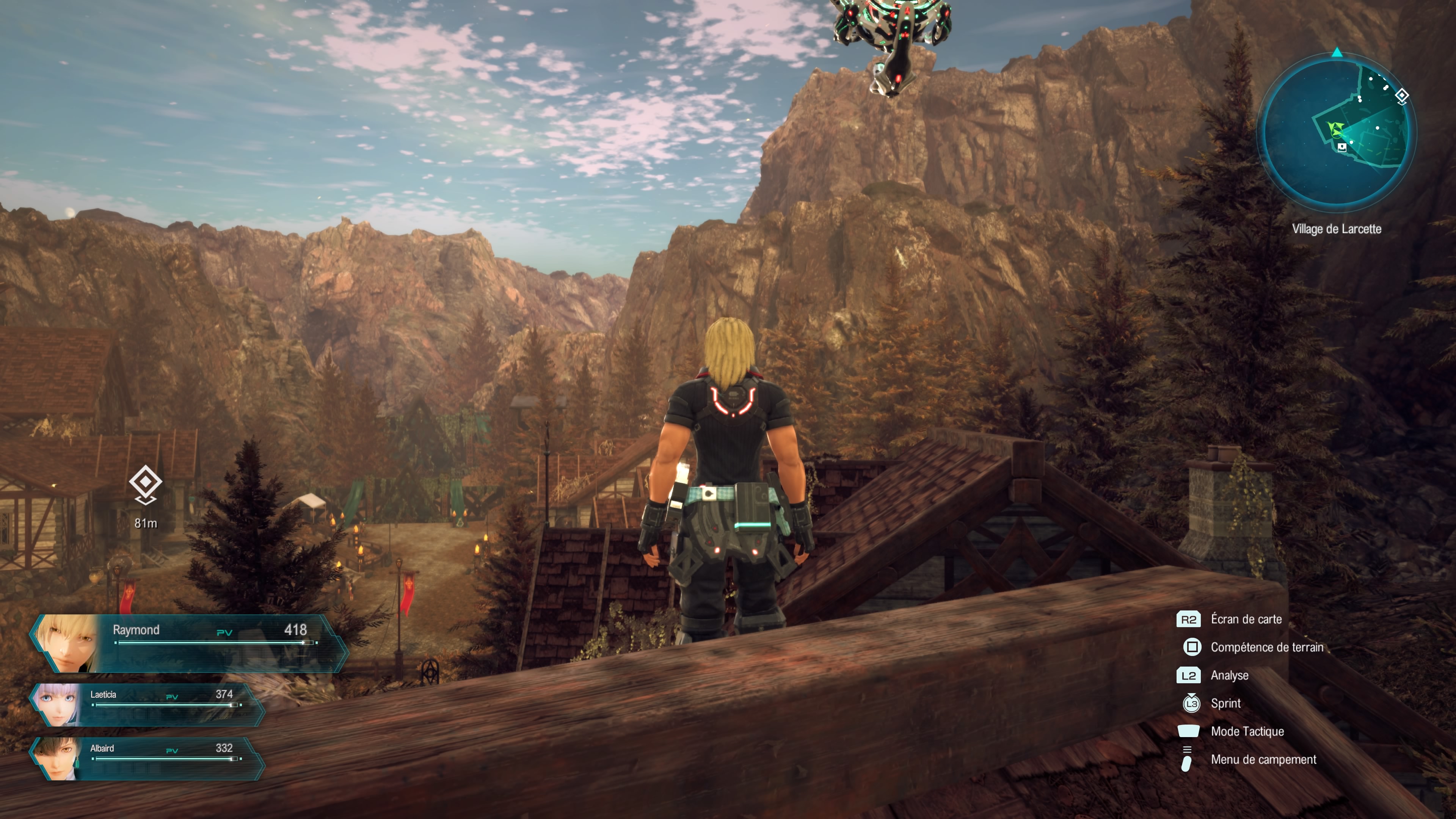Click the diamond quest marker on minimap
The width and height of the screenshot is (1456, 819).
pyautogui.click(x=1402, y=96)
